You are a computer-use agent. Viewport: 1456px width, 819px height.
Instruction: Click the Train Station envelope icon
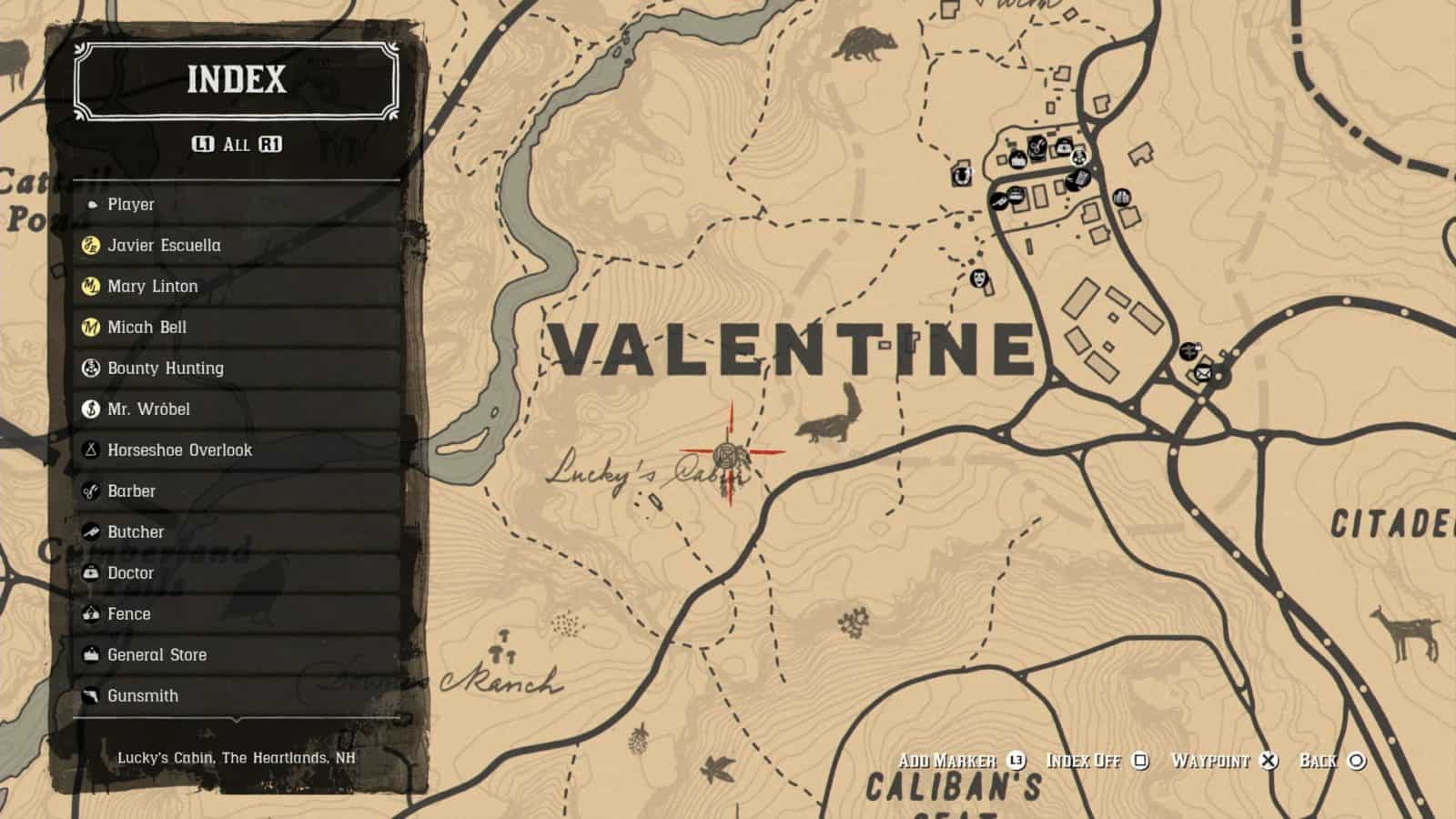click(x=1204, y=373)
